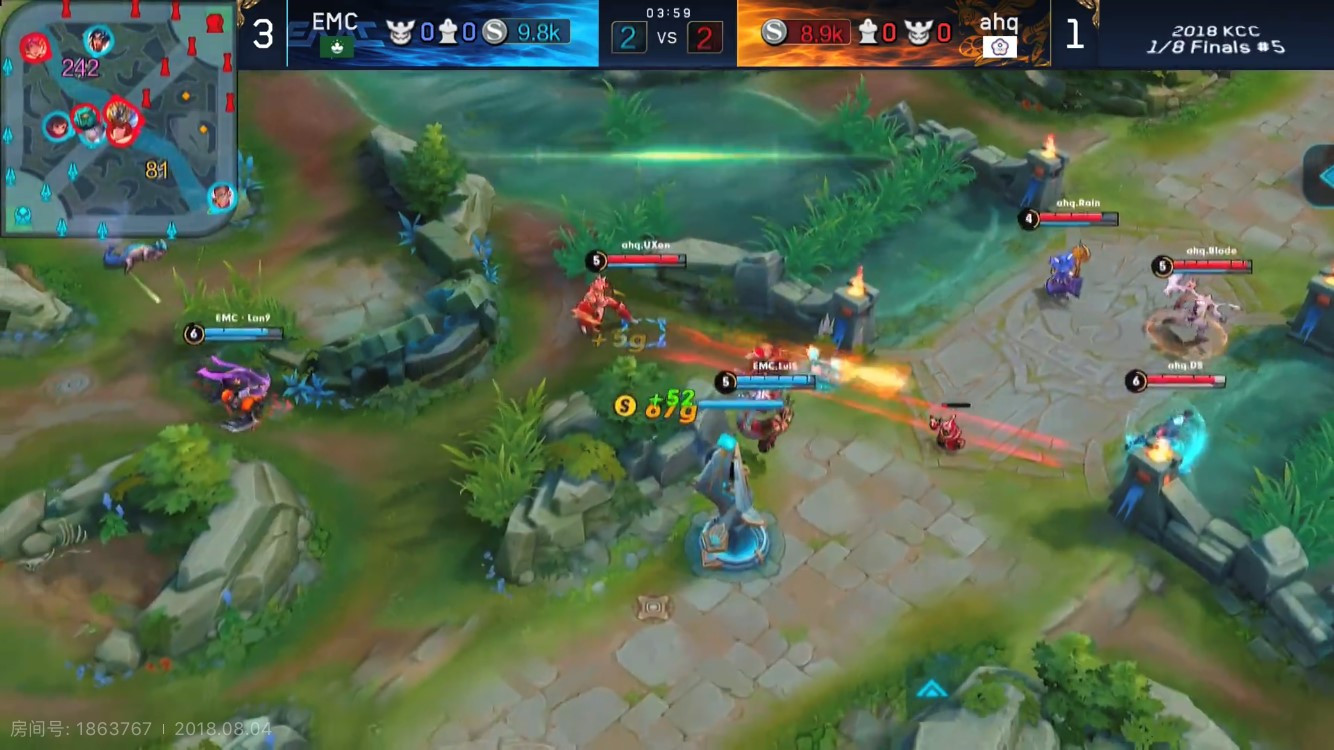This screenshot has height=750, width=1334.
Task: Click the blue base icon on the minimap
Action: click(x=22, y=213)
